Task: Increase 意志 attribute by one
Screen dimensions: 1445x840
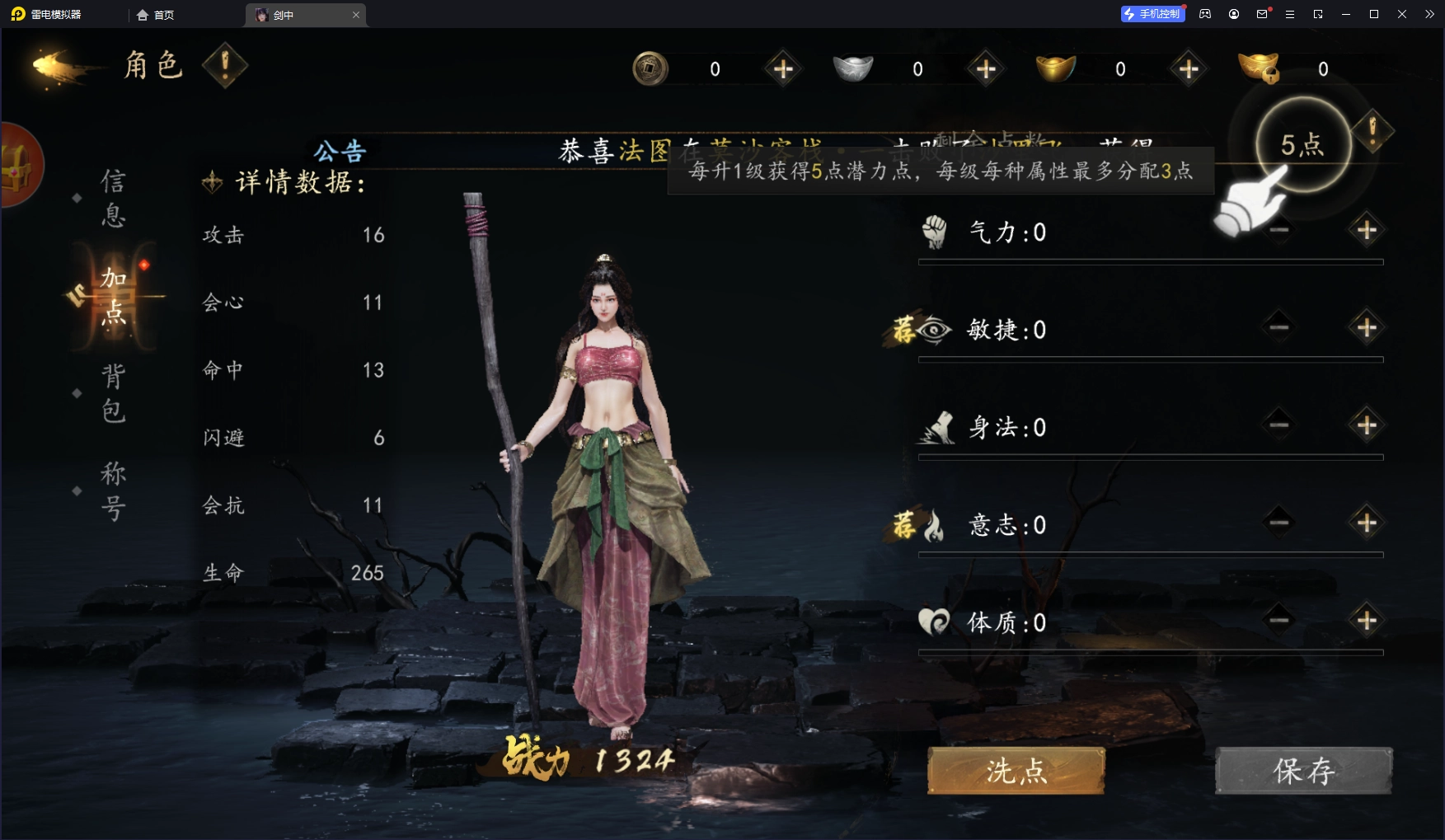Action: point(1366,523)
